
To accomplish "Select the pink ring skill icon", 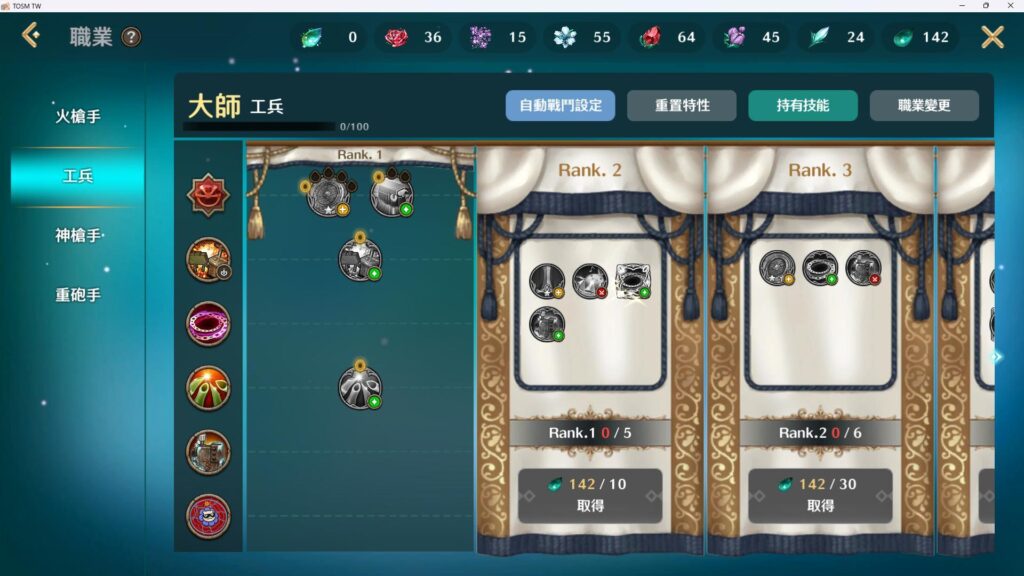I will 208,324.
